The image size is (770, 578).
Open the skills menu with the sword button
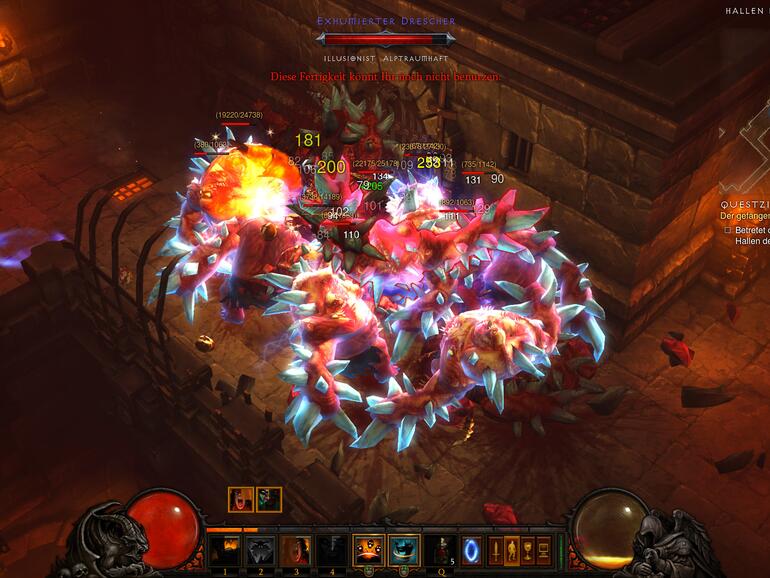(496, 550)
